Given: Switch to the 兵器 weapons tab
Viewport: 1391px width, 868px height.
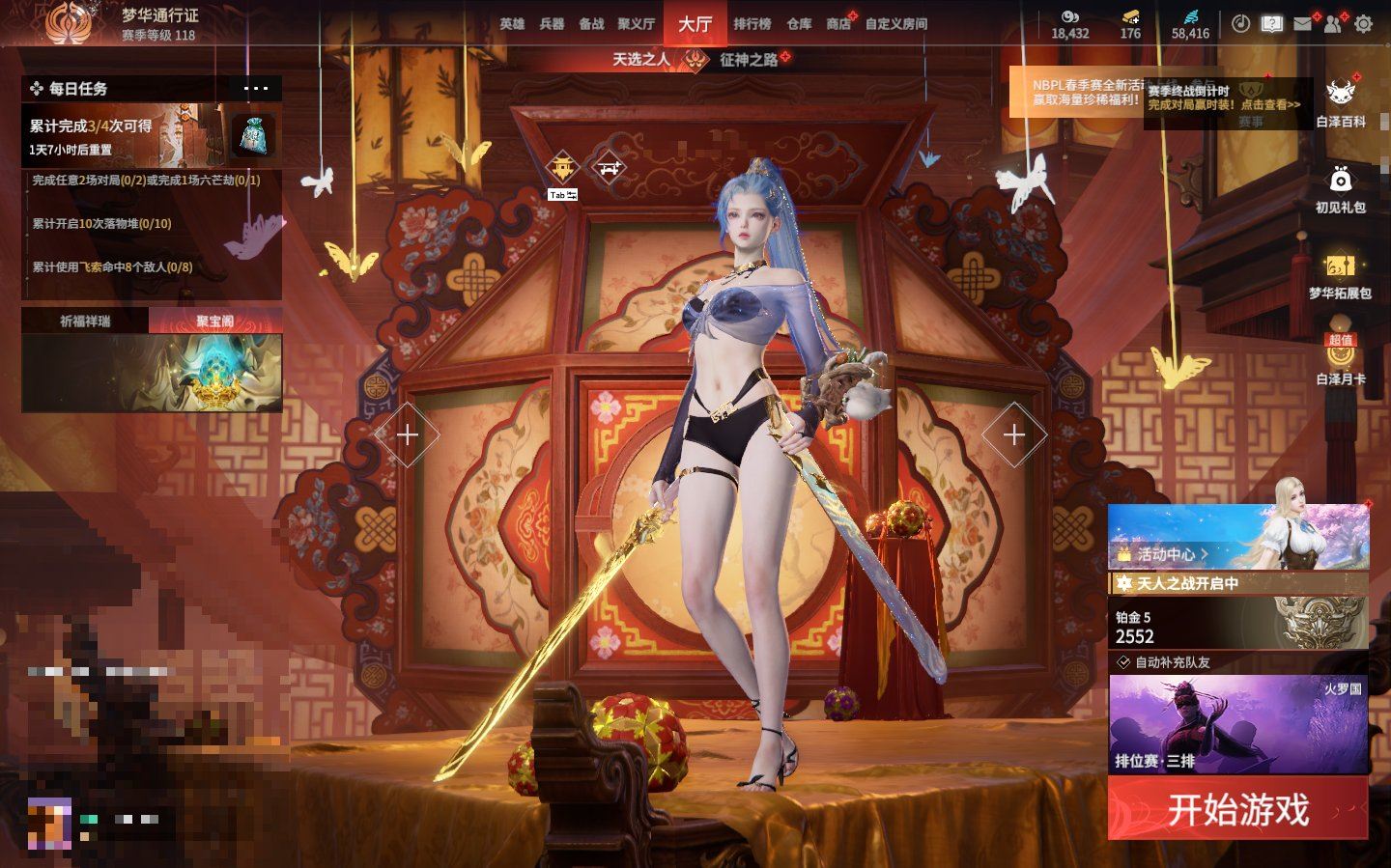Looking at the screenshot, I should pos(552,24).
